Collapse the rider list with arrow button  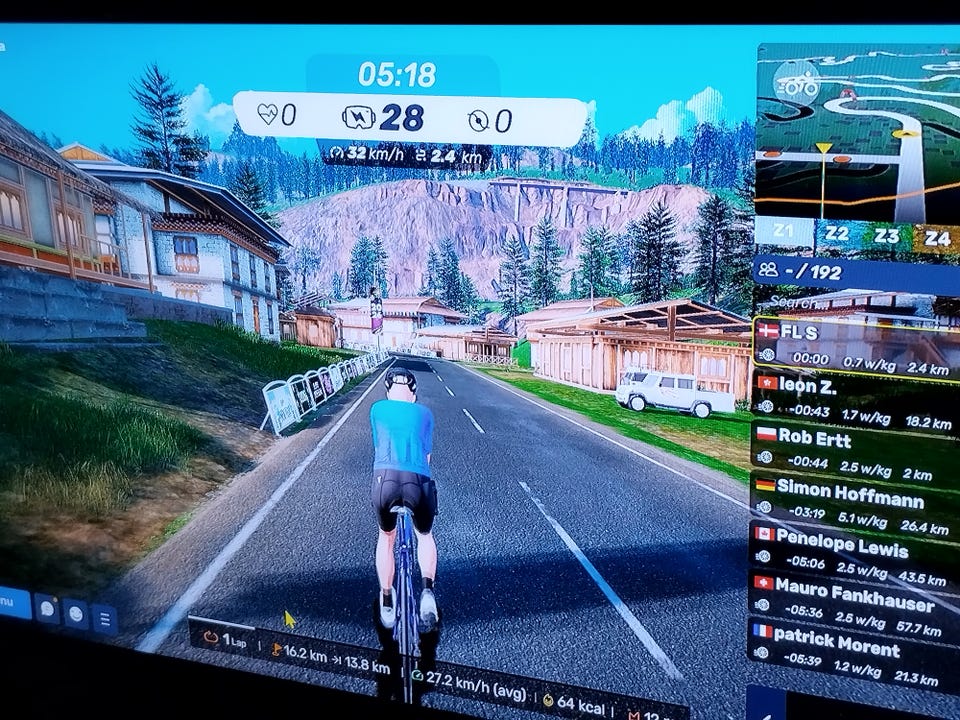tap(764, 704)
